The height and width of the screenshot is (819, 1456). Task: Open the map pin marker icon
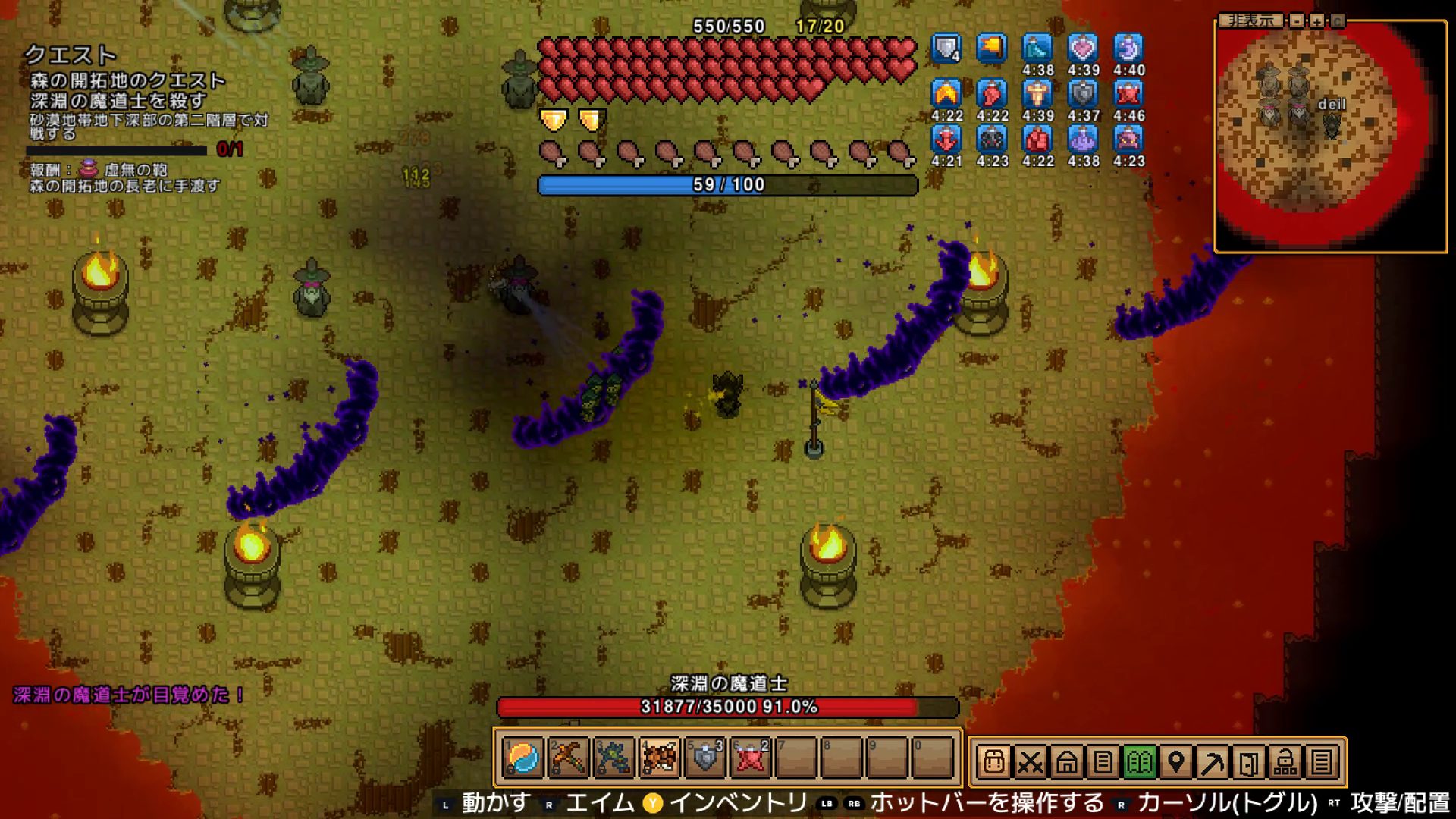coord(1176,762)
